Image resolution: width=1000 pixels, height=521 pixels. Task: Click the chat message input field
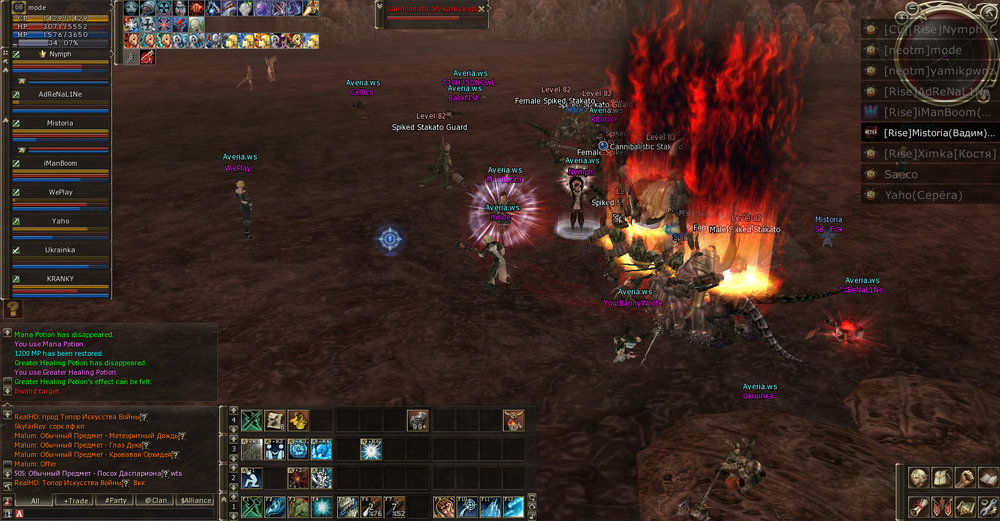(120, 513)
